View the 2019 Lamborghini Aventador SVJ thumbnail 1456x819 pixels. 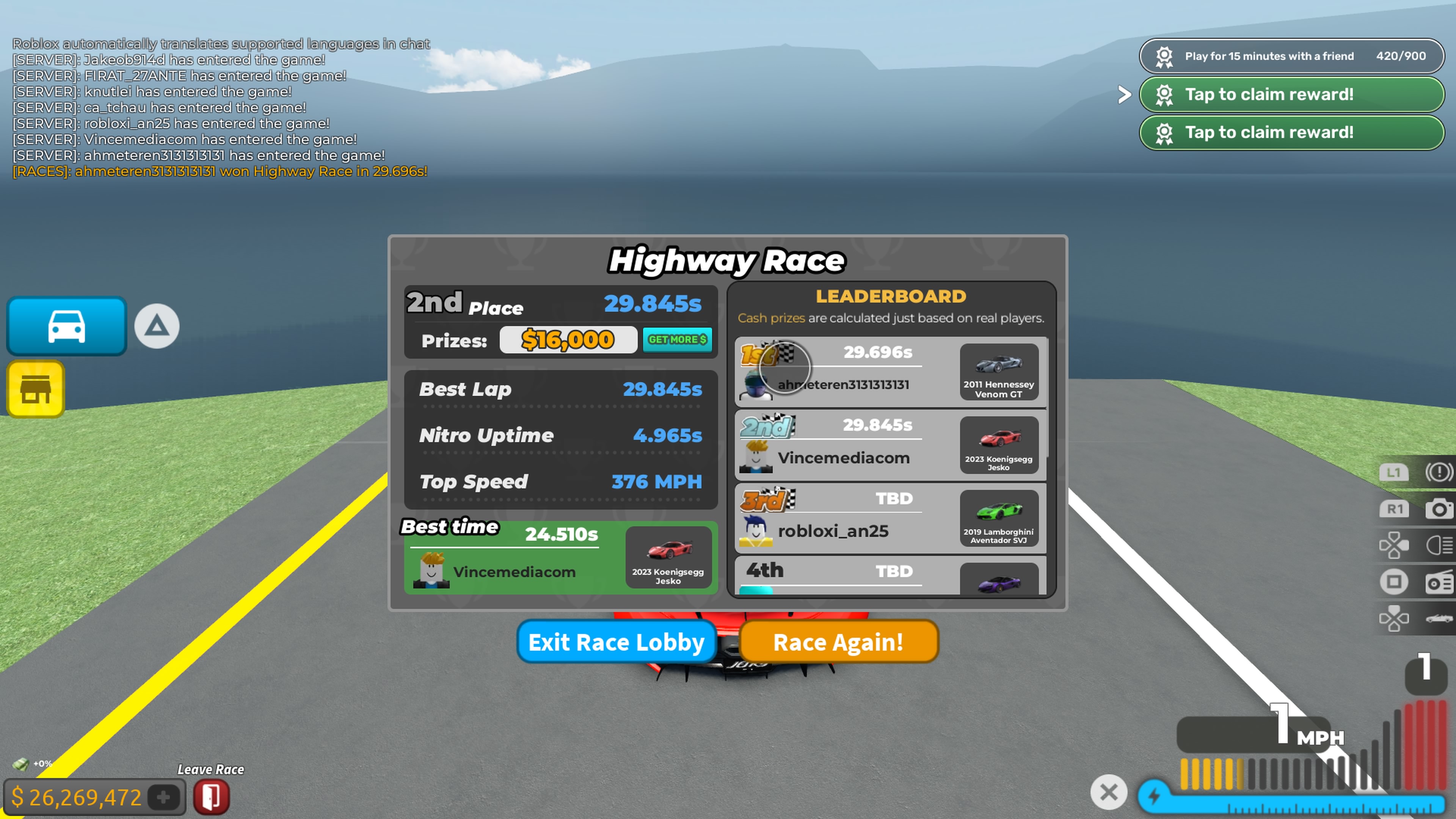pos(998,518)
